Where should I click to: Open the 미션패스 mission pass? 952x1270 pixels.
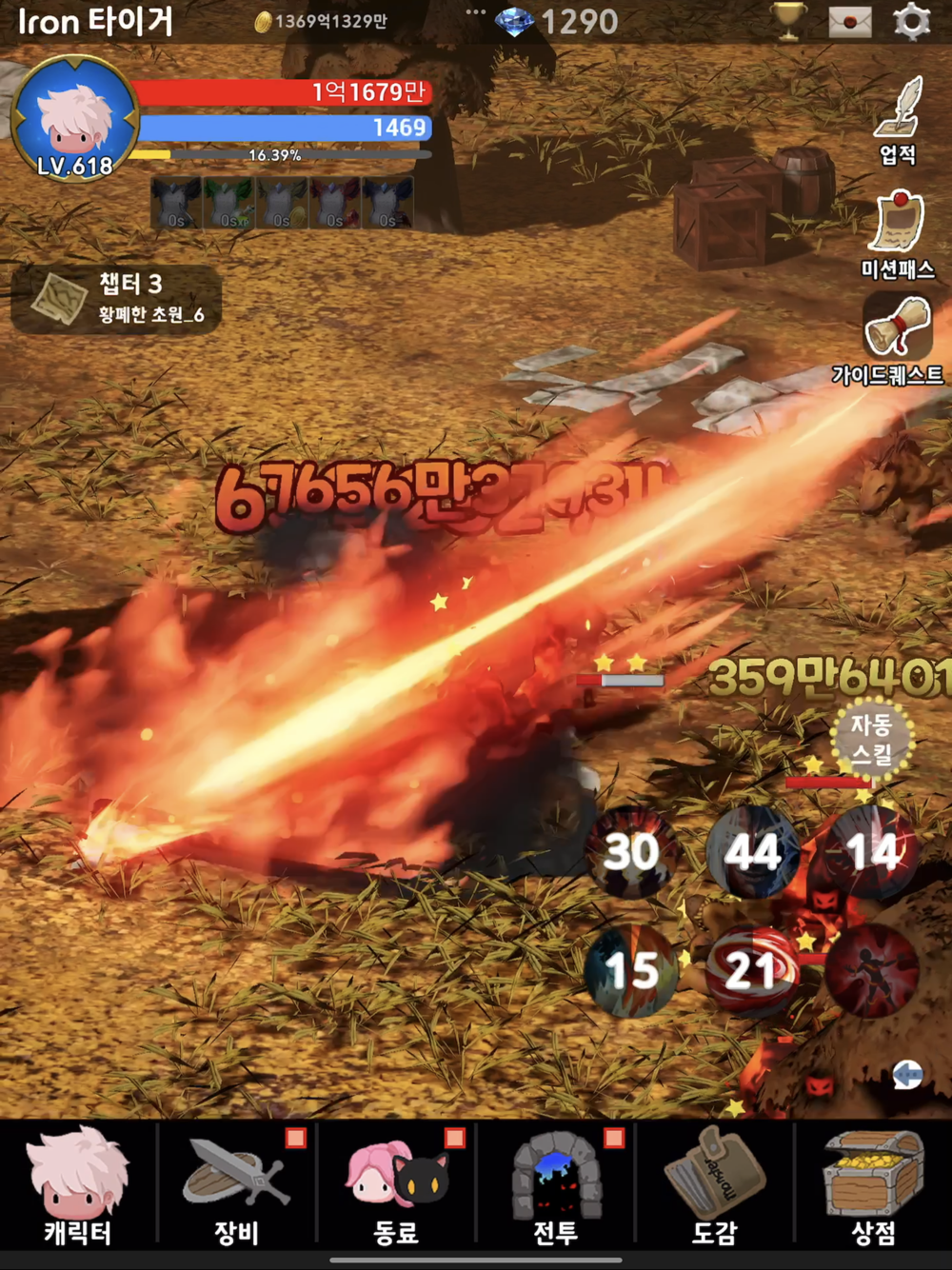pyautogui.click(x=898, y=234)
